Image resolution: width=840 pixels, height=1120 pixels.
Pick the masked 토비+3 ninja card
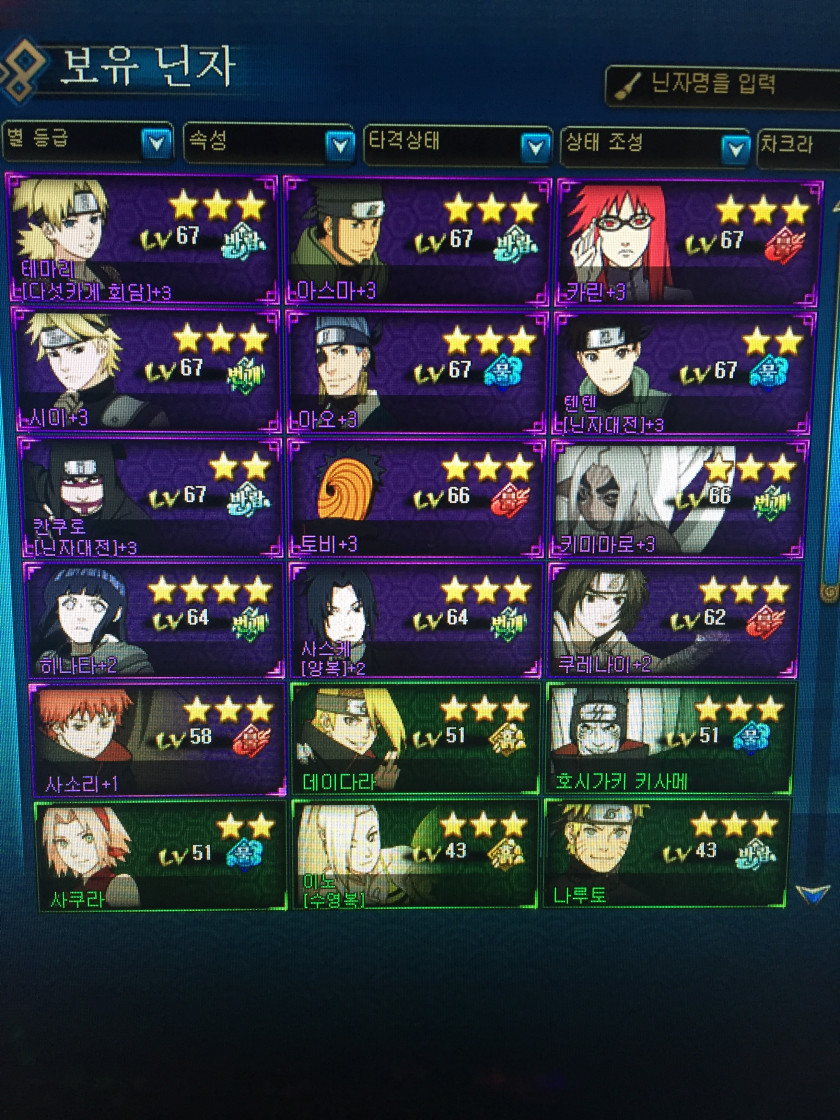pos(416,498)
